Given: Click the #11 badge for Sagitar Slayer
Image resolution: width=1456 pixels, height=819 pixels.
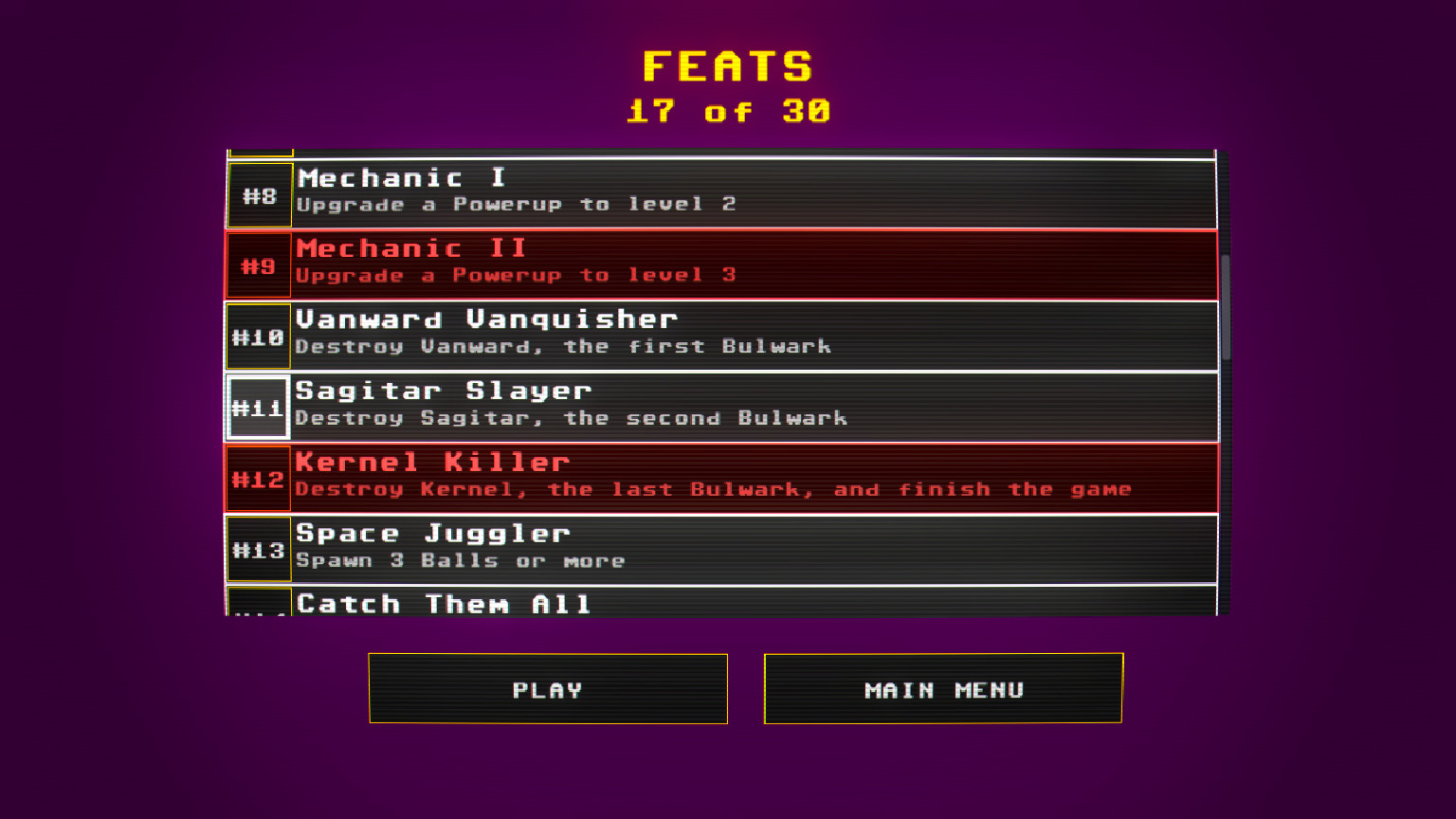Looking at the screenshot, I should point(258,408).
